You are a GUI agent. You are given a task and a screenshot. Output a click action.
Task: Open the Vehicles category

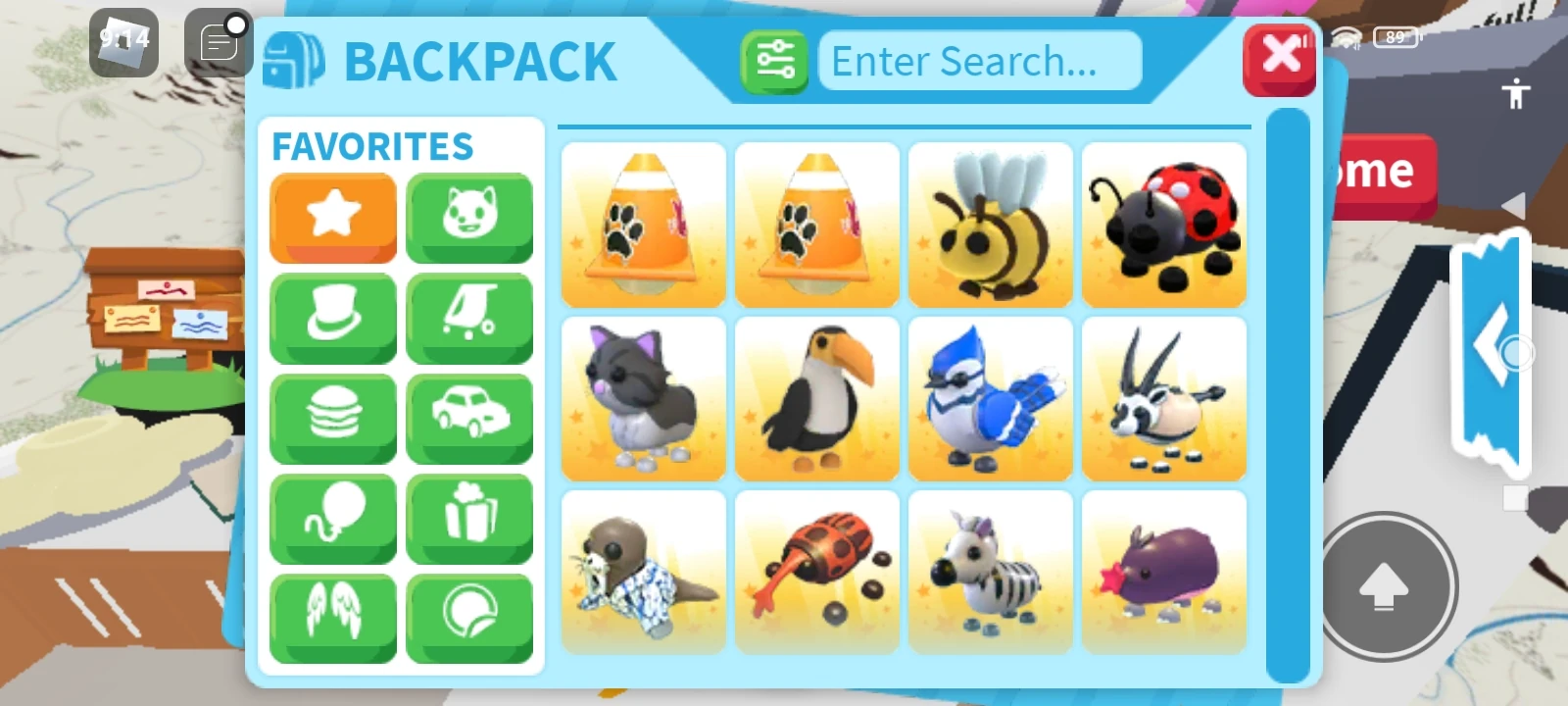tap(469, 418)
